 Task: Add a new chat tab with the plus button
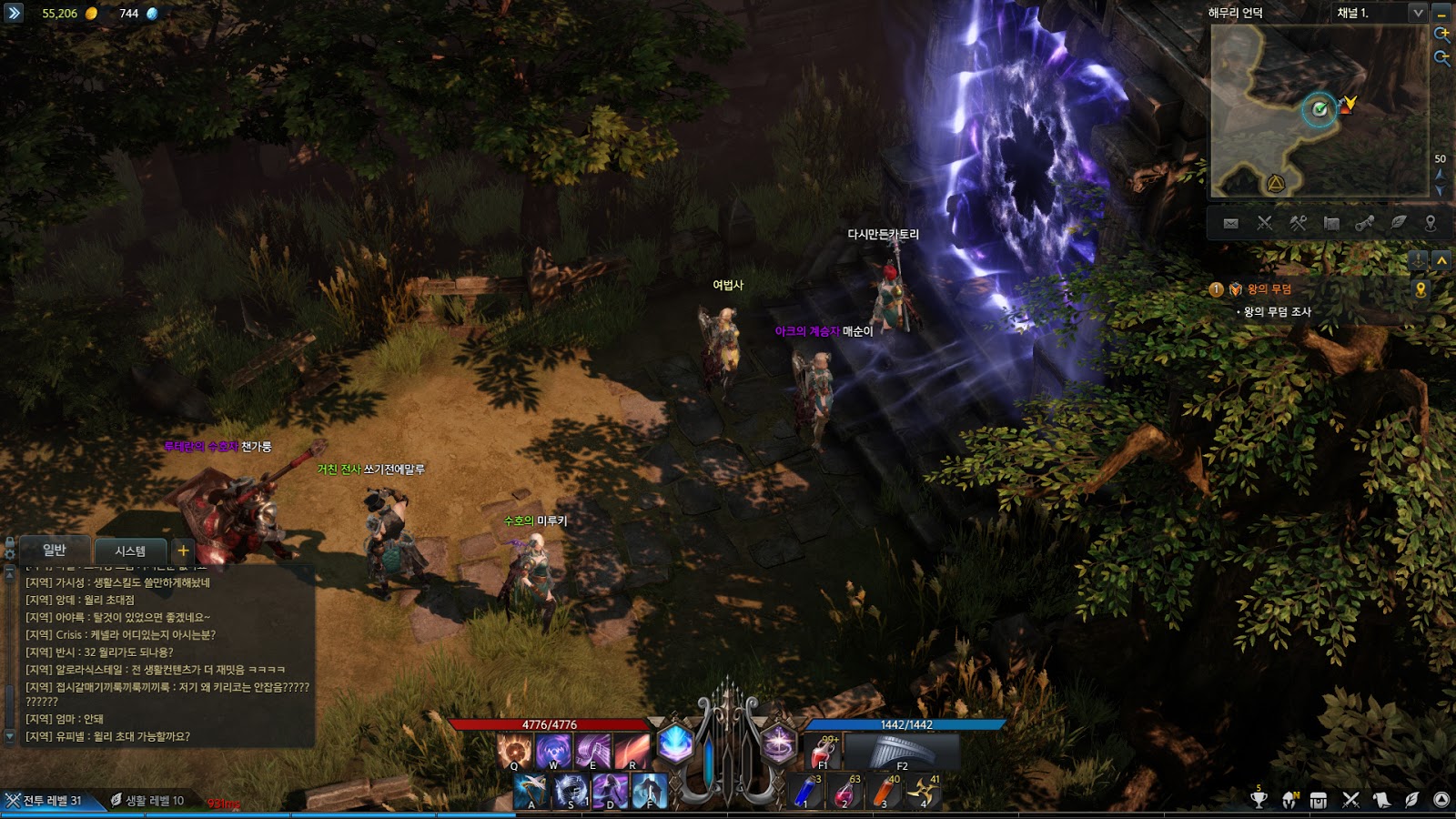tap(183, 551)
